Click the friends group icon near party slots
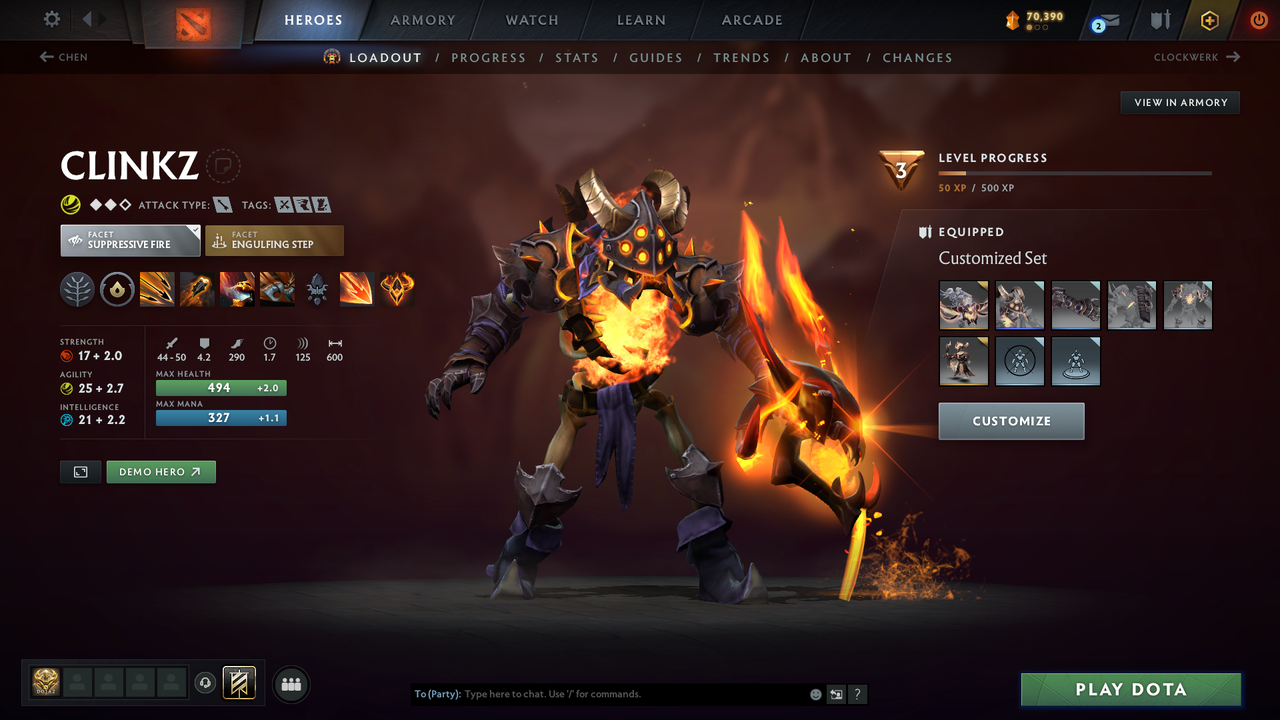 [290, 683]
